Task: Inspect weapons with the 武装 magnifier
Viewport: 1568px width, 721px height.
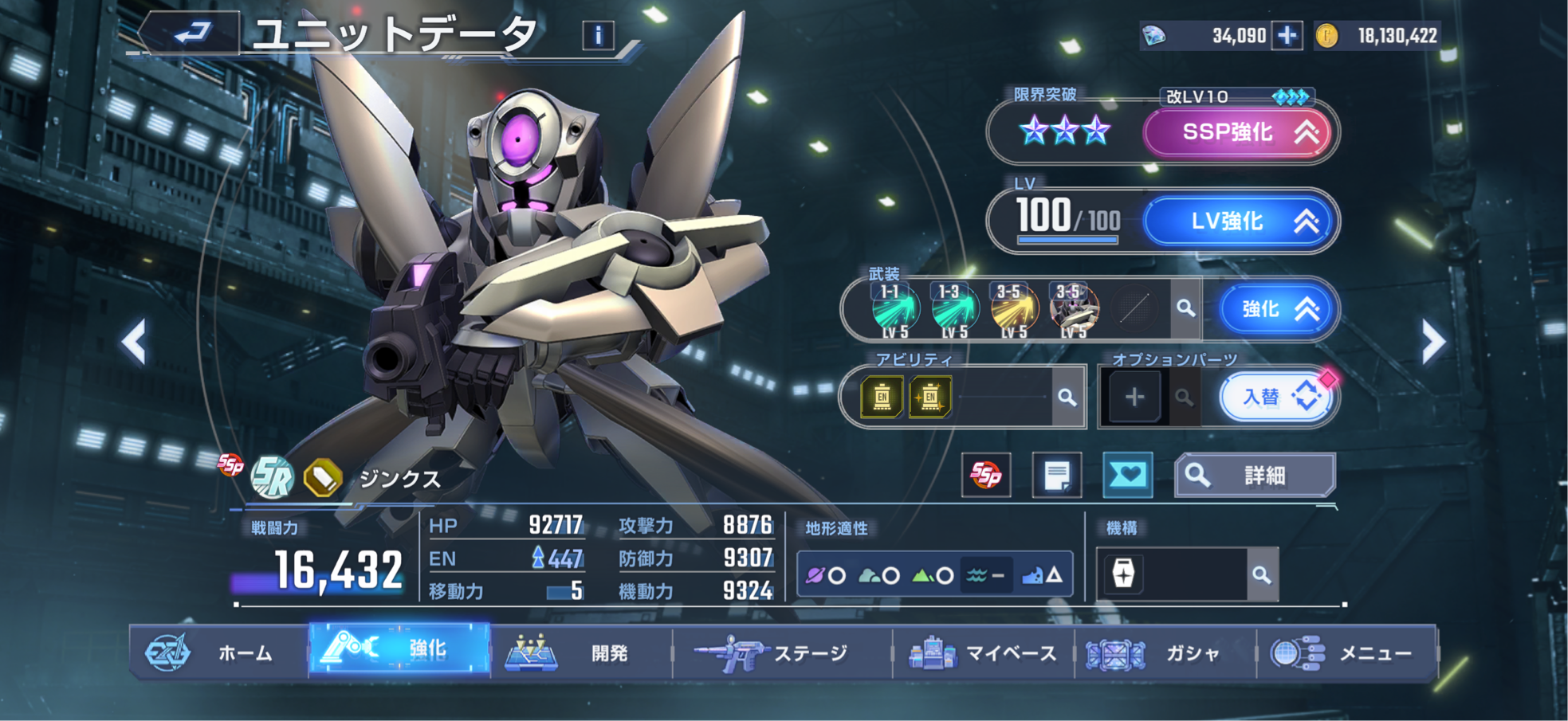Action: tap(1185, 308)
